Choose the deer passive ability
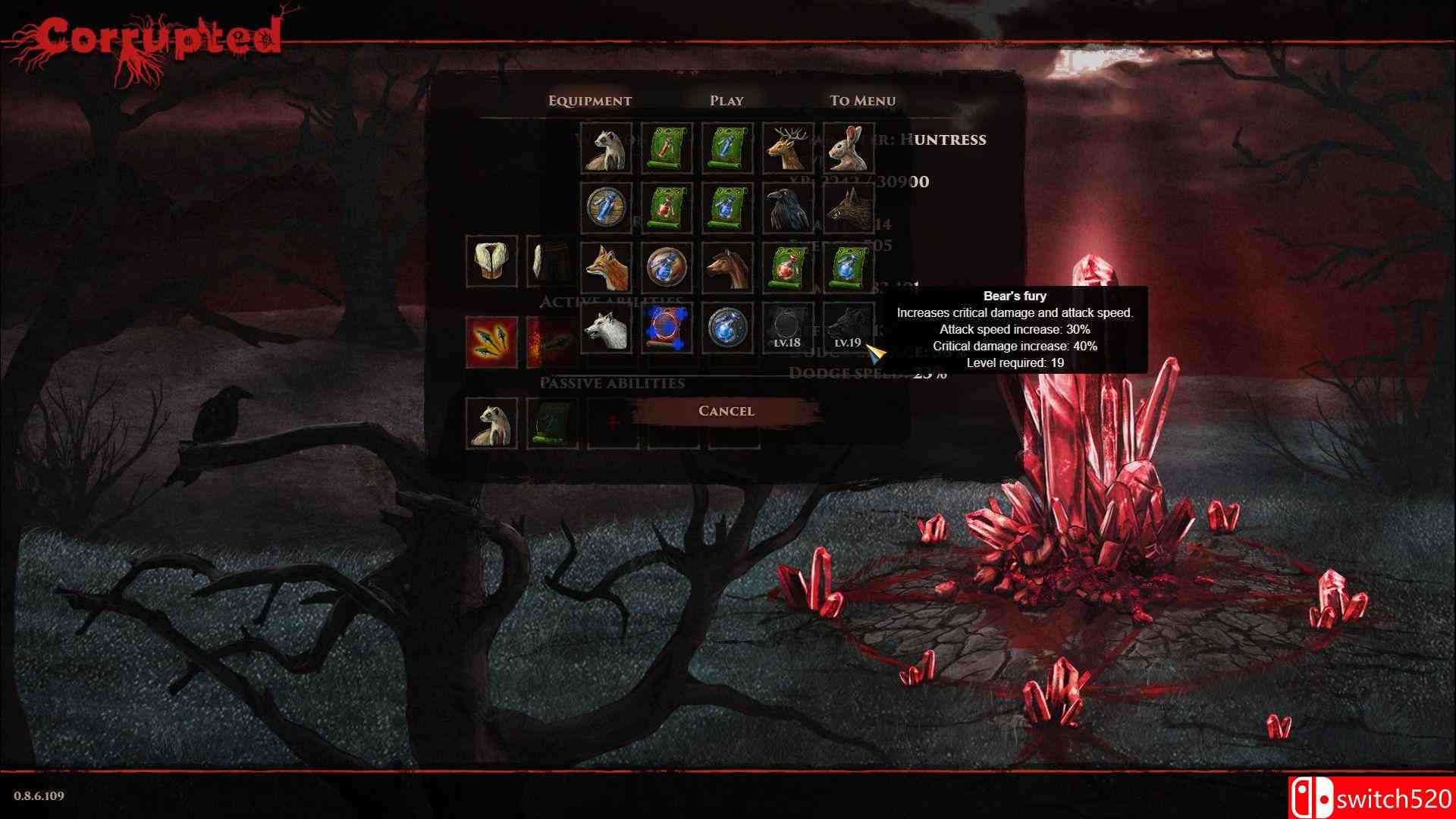This screenshot has height=819, width=1456. click(788, 149)
